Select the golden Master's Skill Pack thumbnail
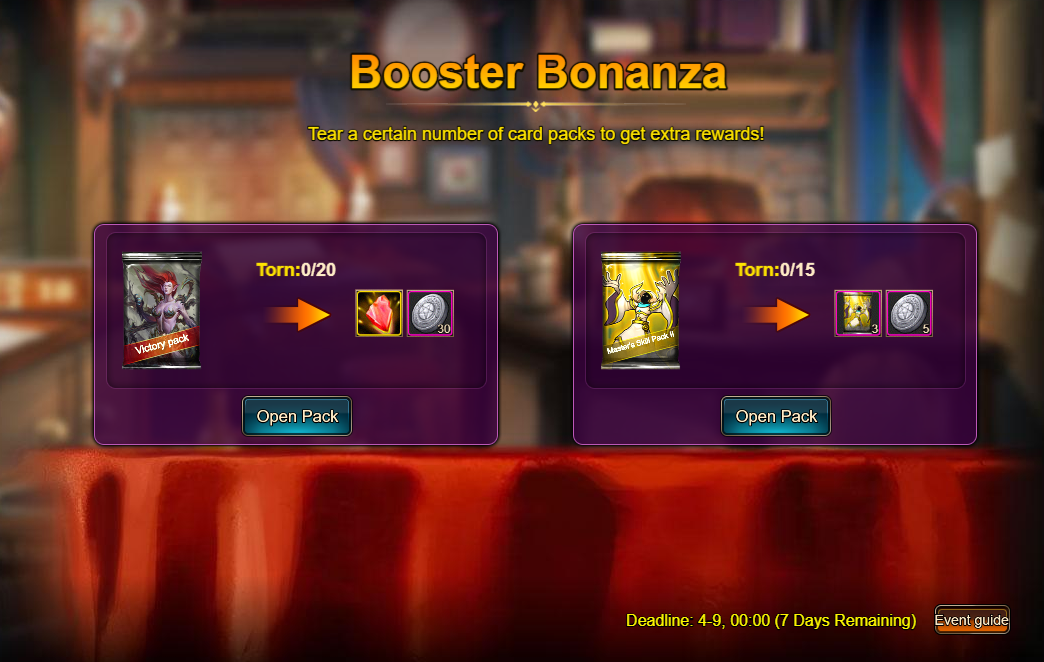The height and width of the screenshot is (662, 1044). click(641, 310)
